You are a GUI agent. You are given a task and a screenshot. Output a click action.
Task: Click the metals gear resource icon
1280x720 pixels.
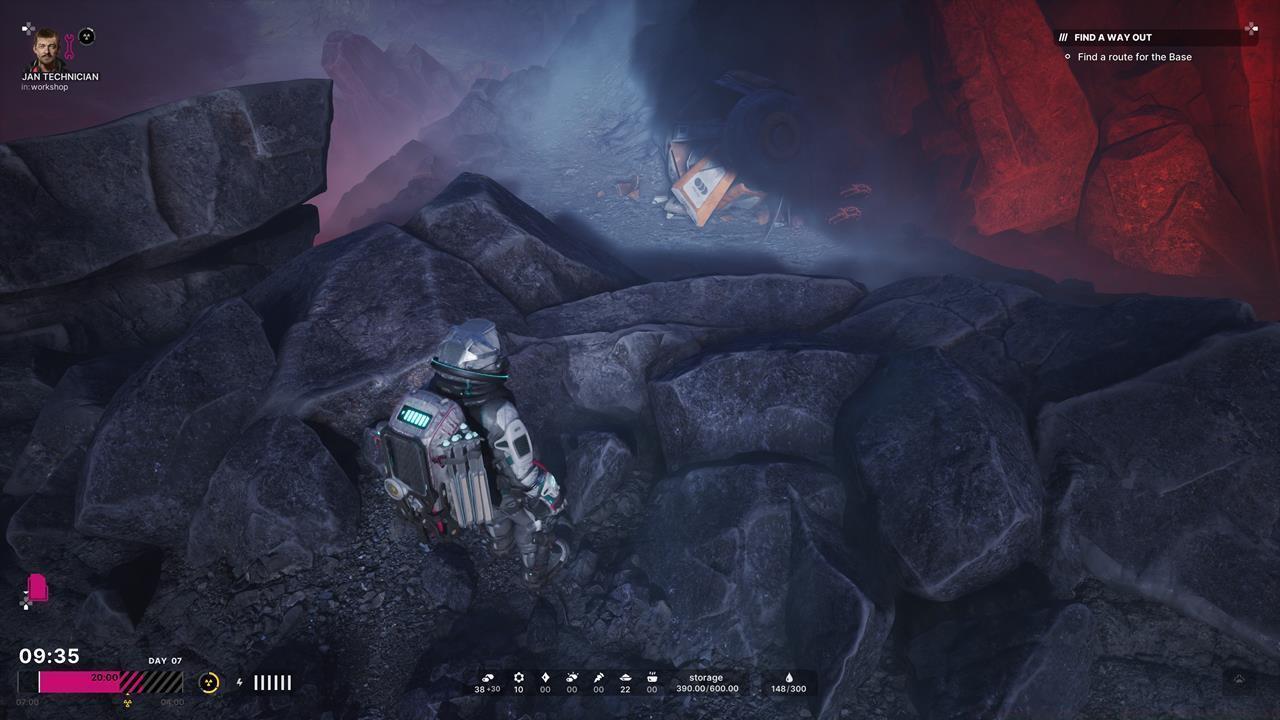click(519, 677)
